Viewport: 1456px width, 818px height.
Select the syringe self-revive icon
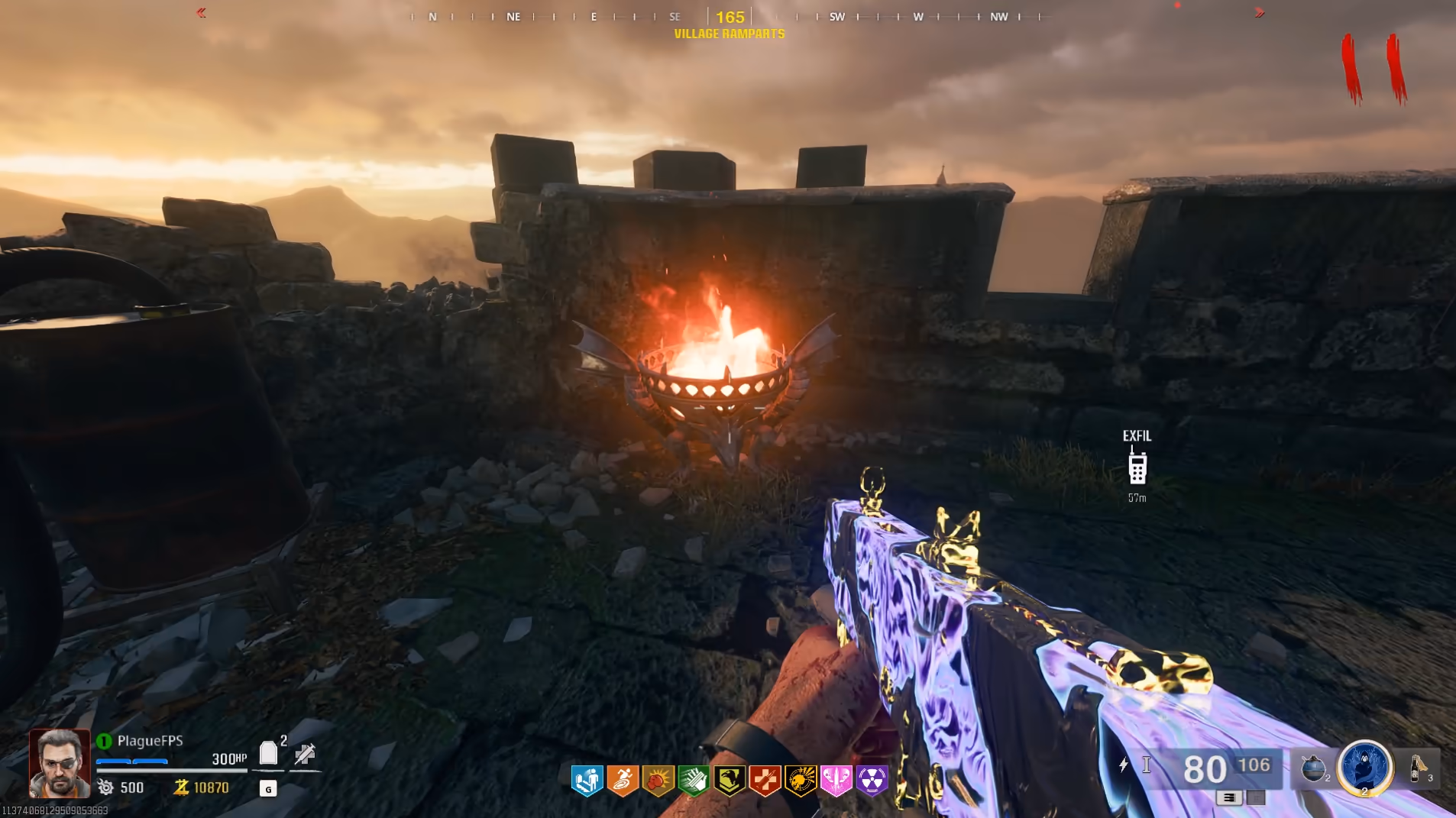305,754
